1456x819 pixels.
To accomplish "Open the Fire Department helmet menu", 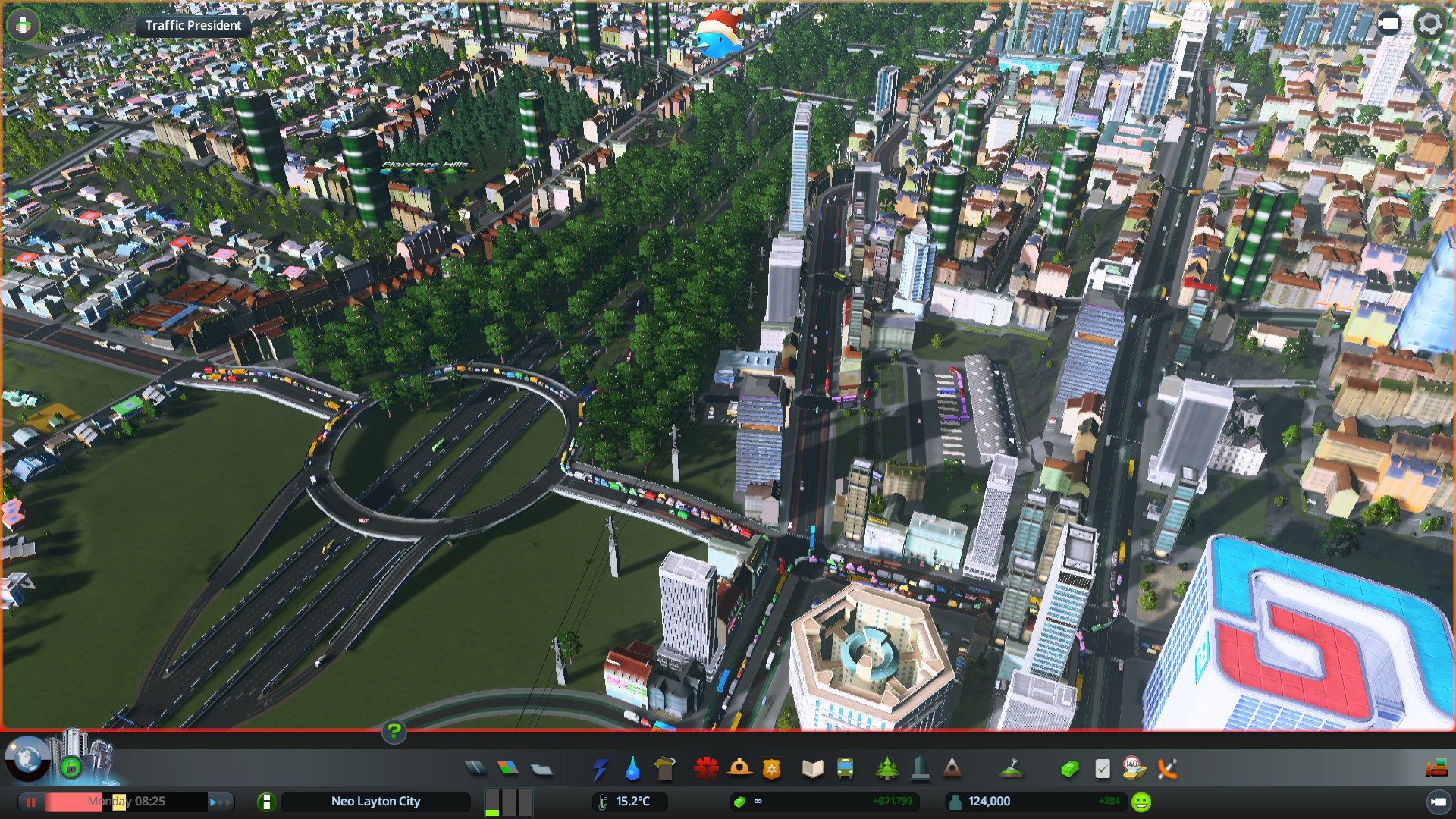I will click(x=739, y=769).
